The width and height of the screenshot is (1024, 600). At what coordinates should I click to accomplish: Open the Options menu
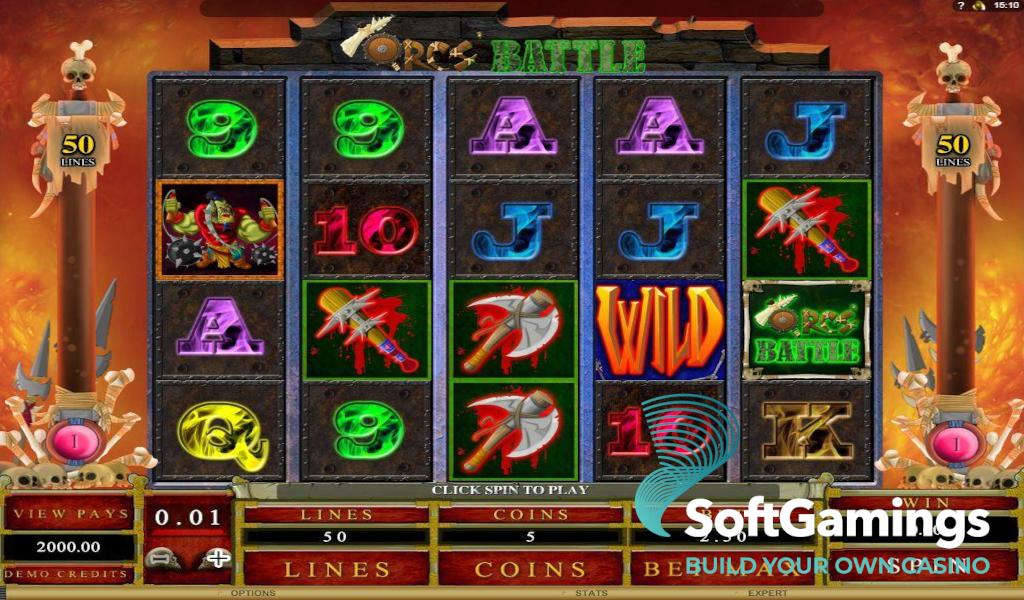tap(253, 594)
